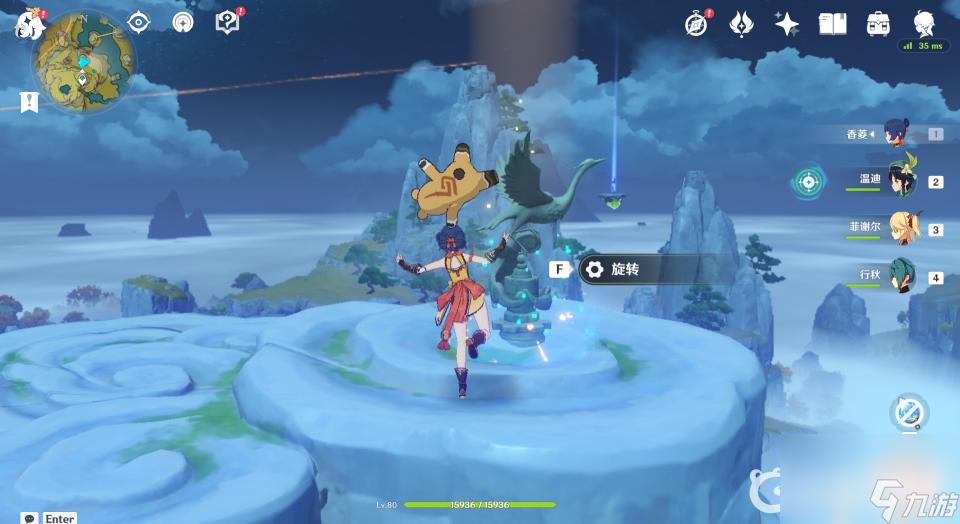Viewport: 960px width, 524px height.
Task: Switch to party member 温迪
Action: pos(902,181)
